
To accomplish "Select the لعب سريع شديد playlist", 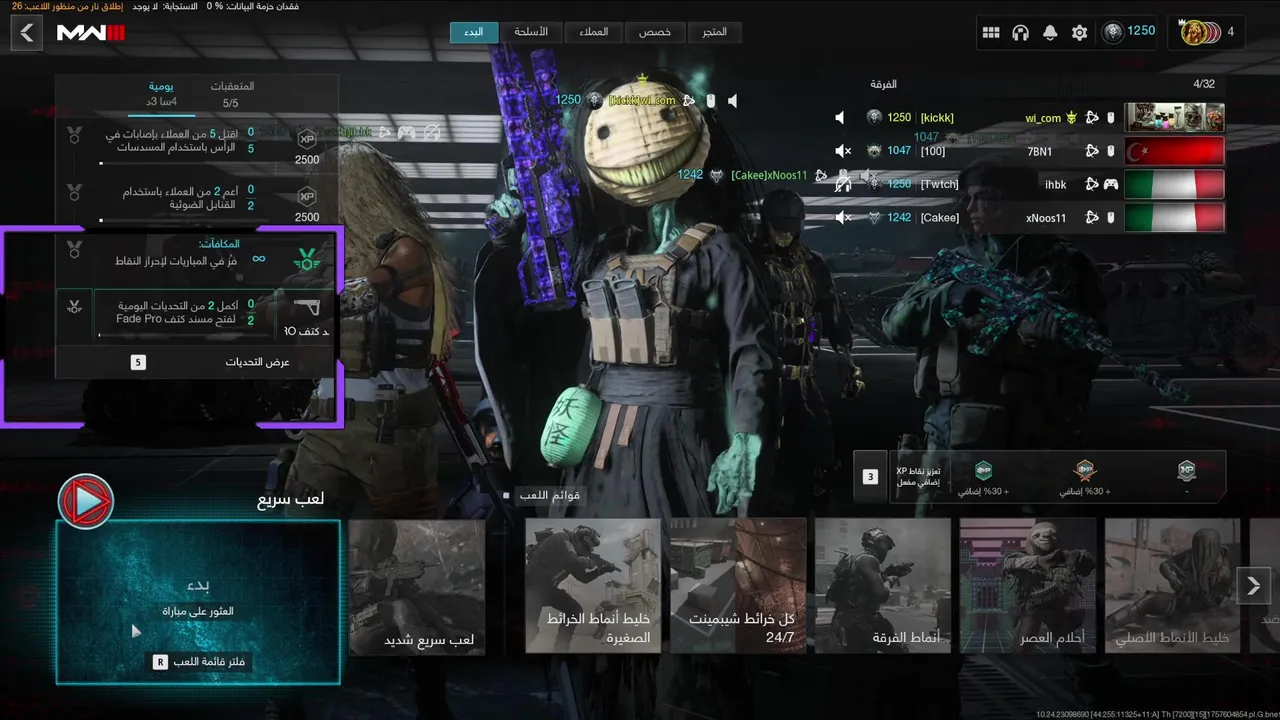I will click(417, 586).
